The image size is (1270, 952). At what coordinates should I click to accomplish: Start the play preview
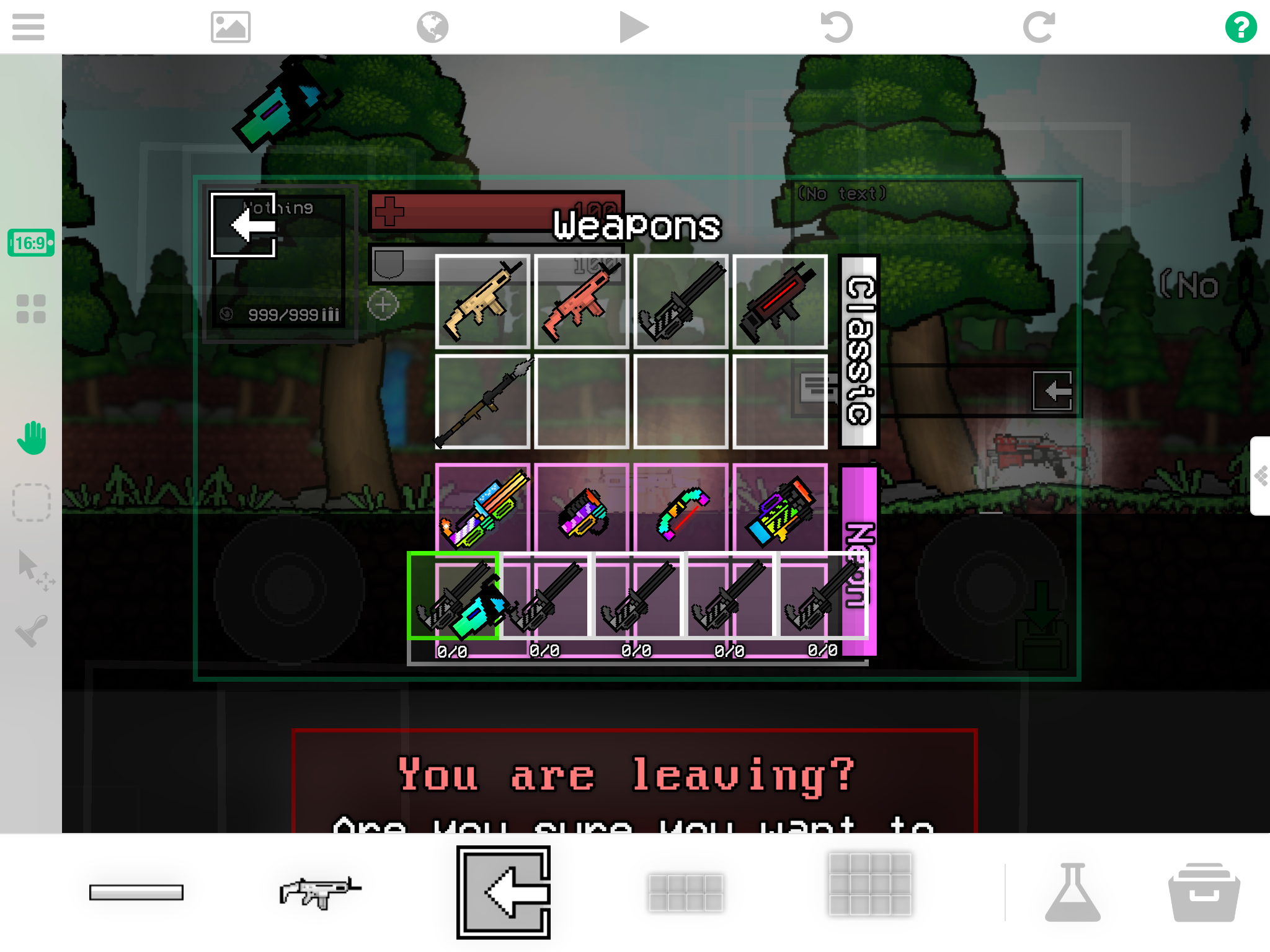[x=633, y=27]
